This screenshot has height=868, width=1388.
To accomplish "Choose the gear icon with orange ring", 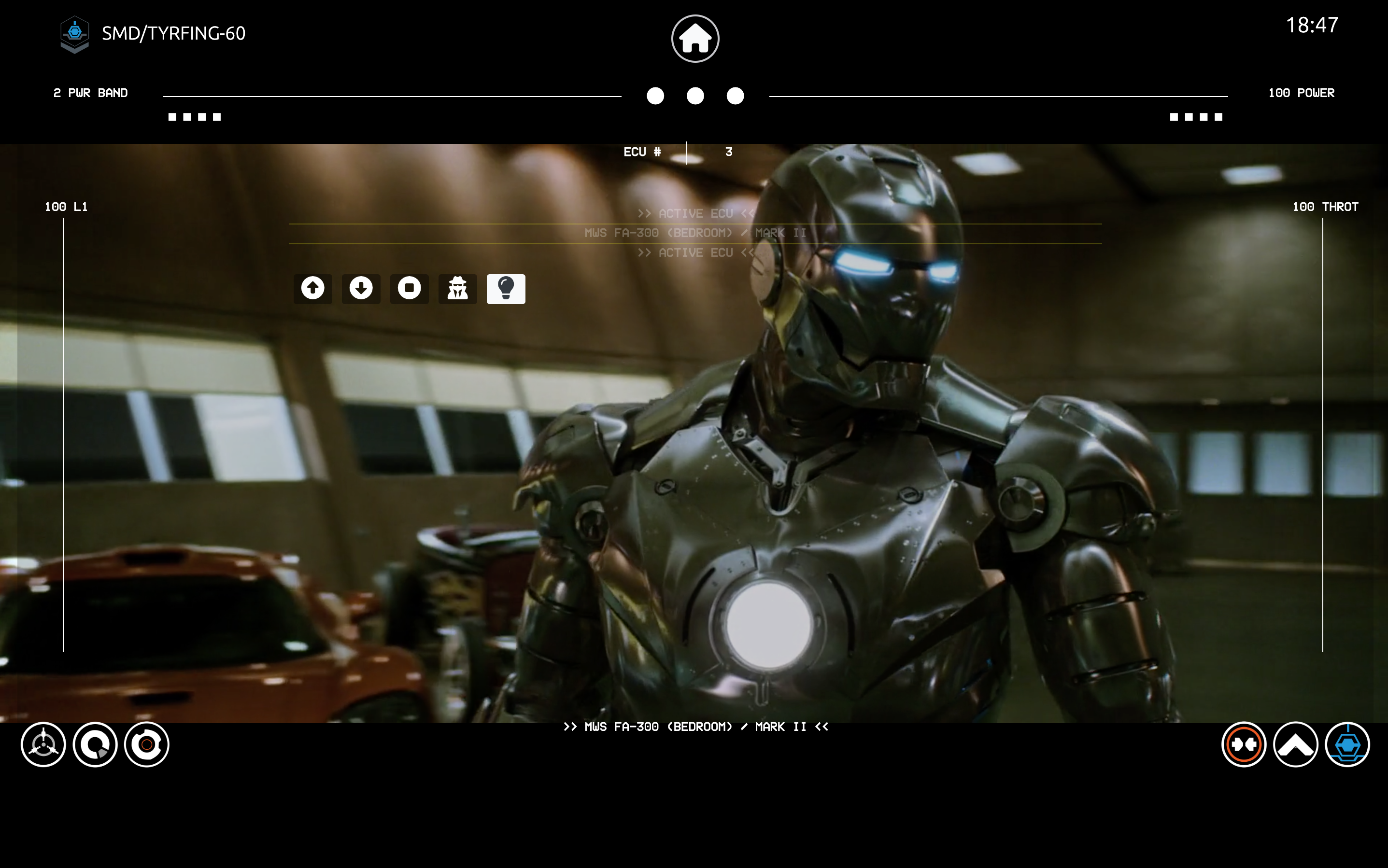I will 147,744.
